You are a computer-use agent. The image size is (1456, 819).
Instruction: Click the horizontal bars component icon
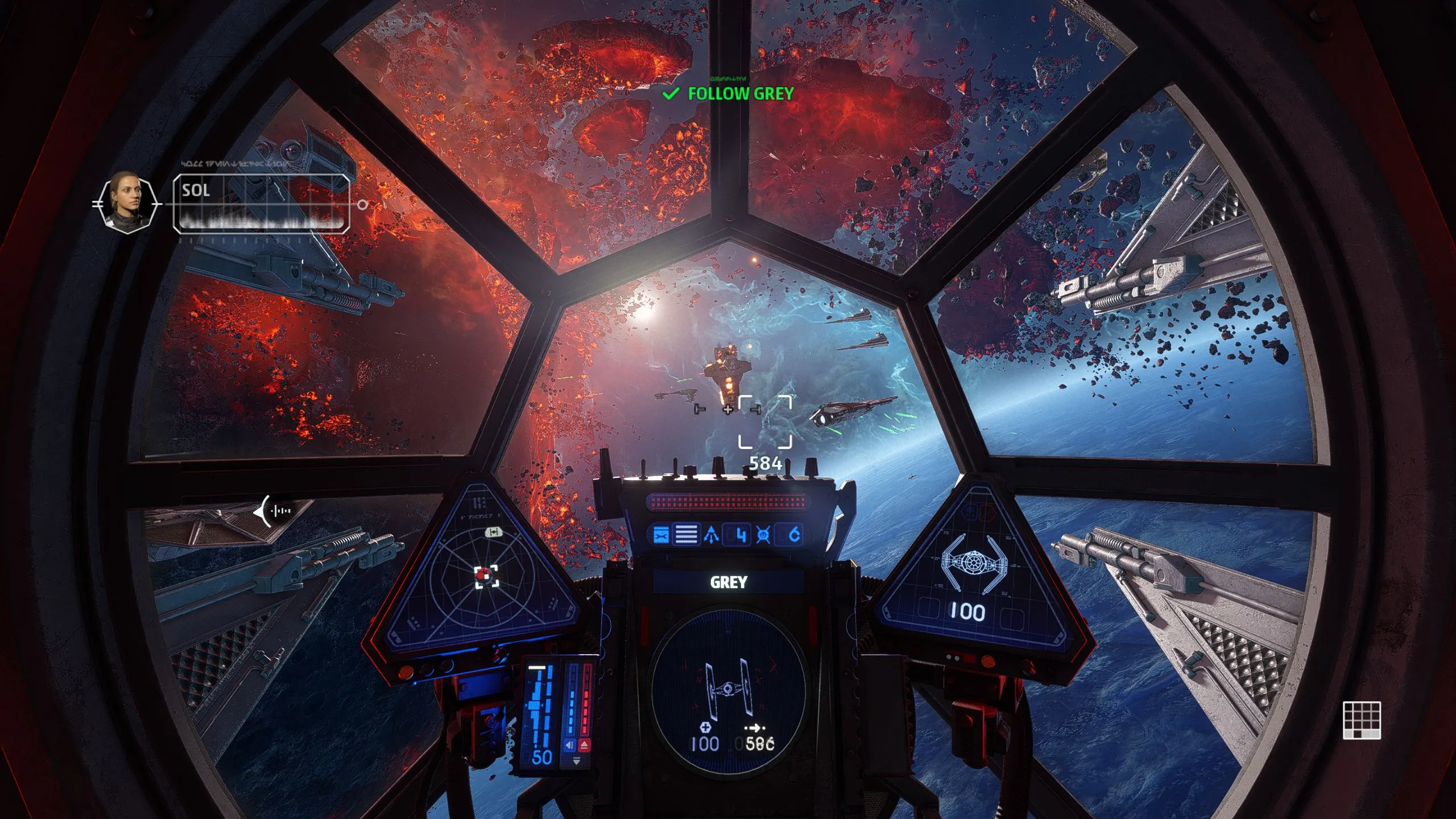686,535
